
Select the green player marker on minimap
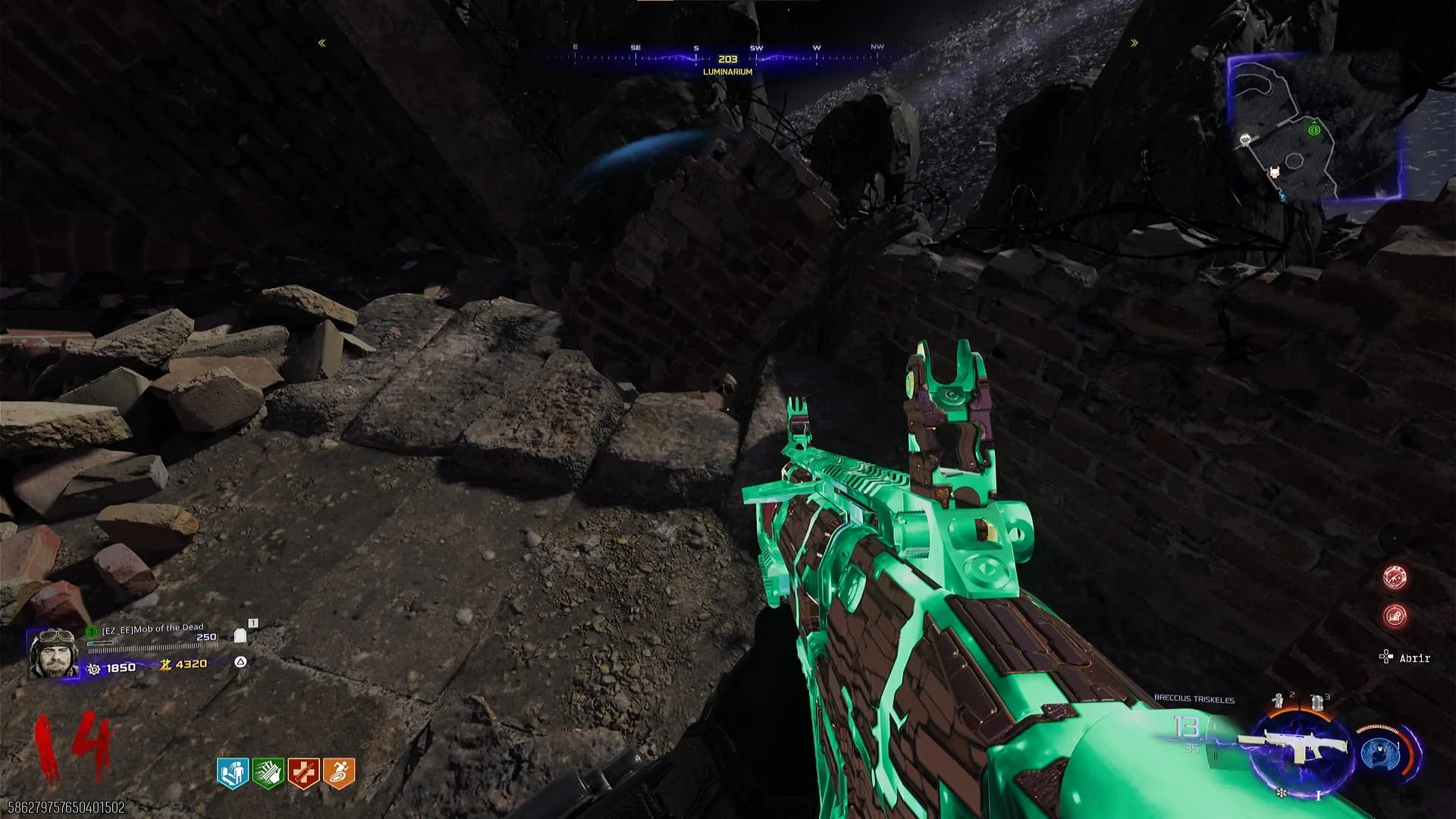(1314, 130)
